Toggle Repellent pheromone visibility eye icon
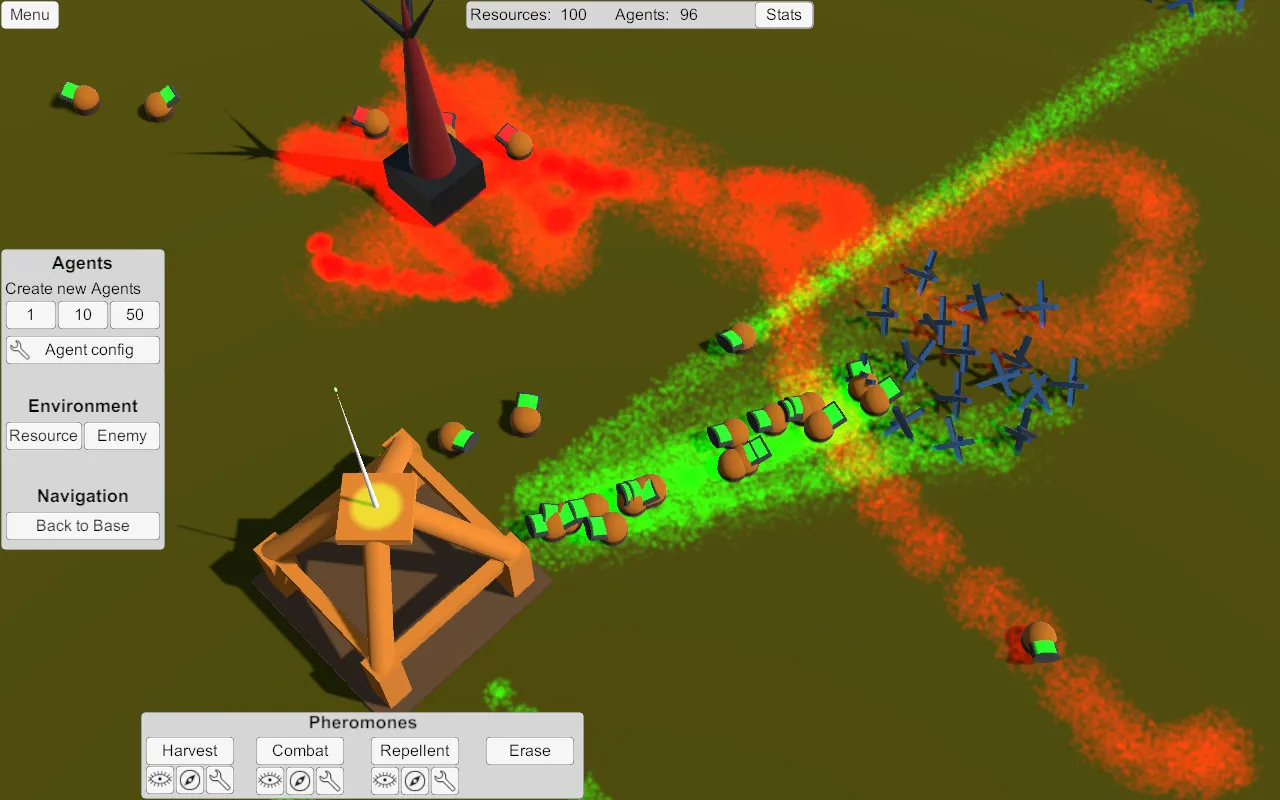1280x800 pixels. point(385,781)
